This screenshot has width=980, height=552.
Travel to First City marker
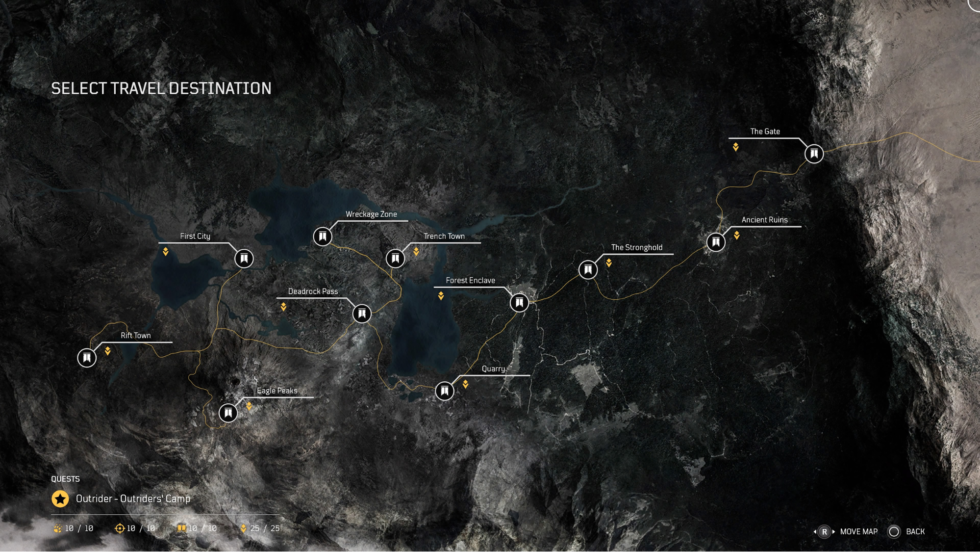pyautogui.click(x=242, y=258)
